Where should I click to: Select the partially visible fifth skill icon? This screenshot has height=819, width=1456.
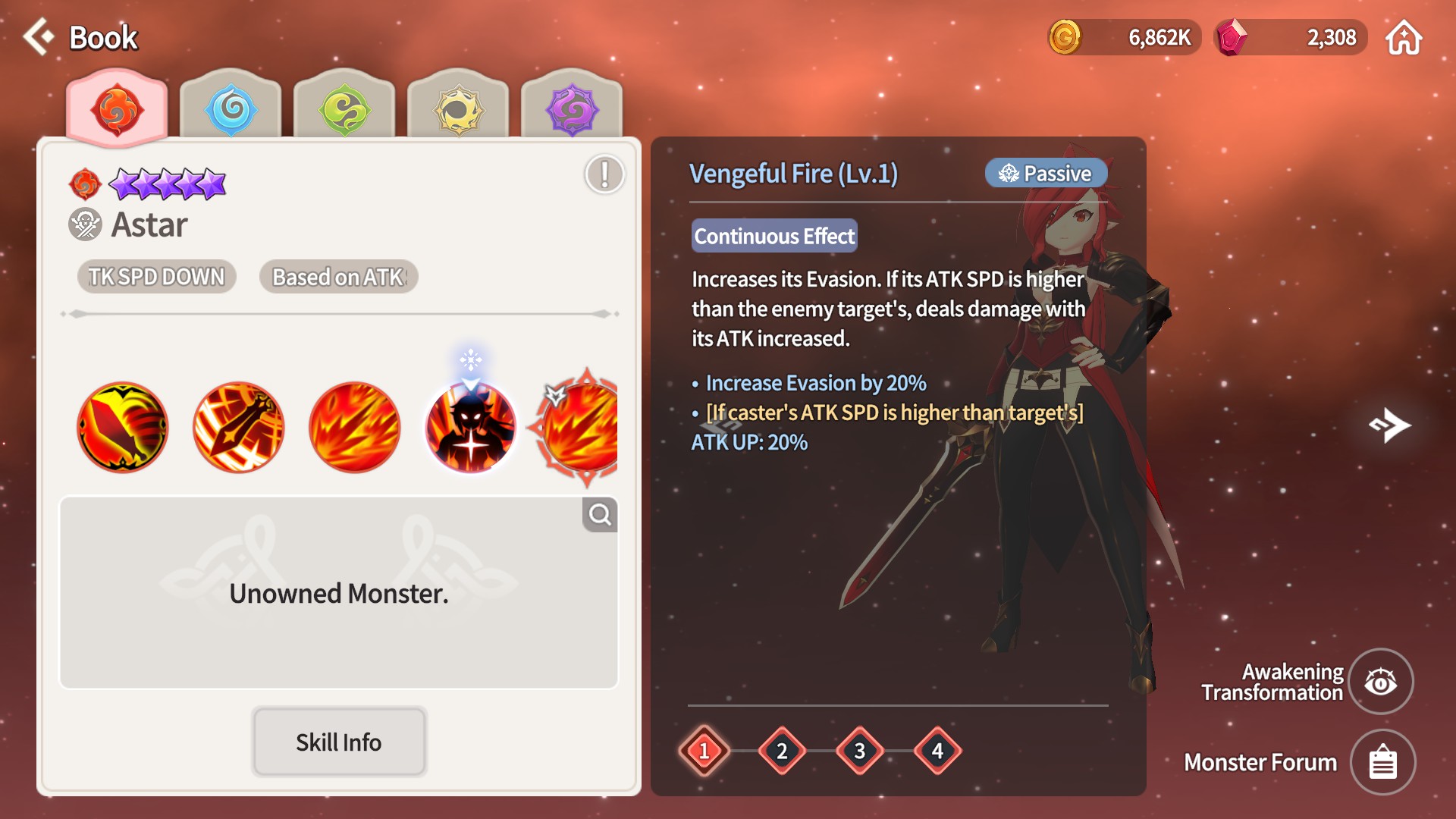click(x=581, y=427)
